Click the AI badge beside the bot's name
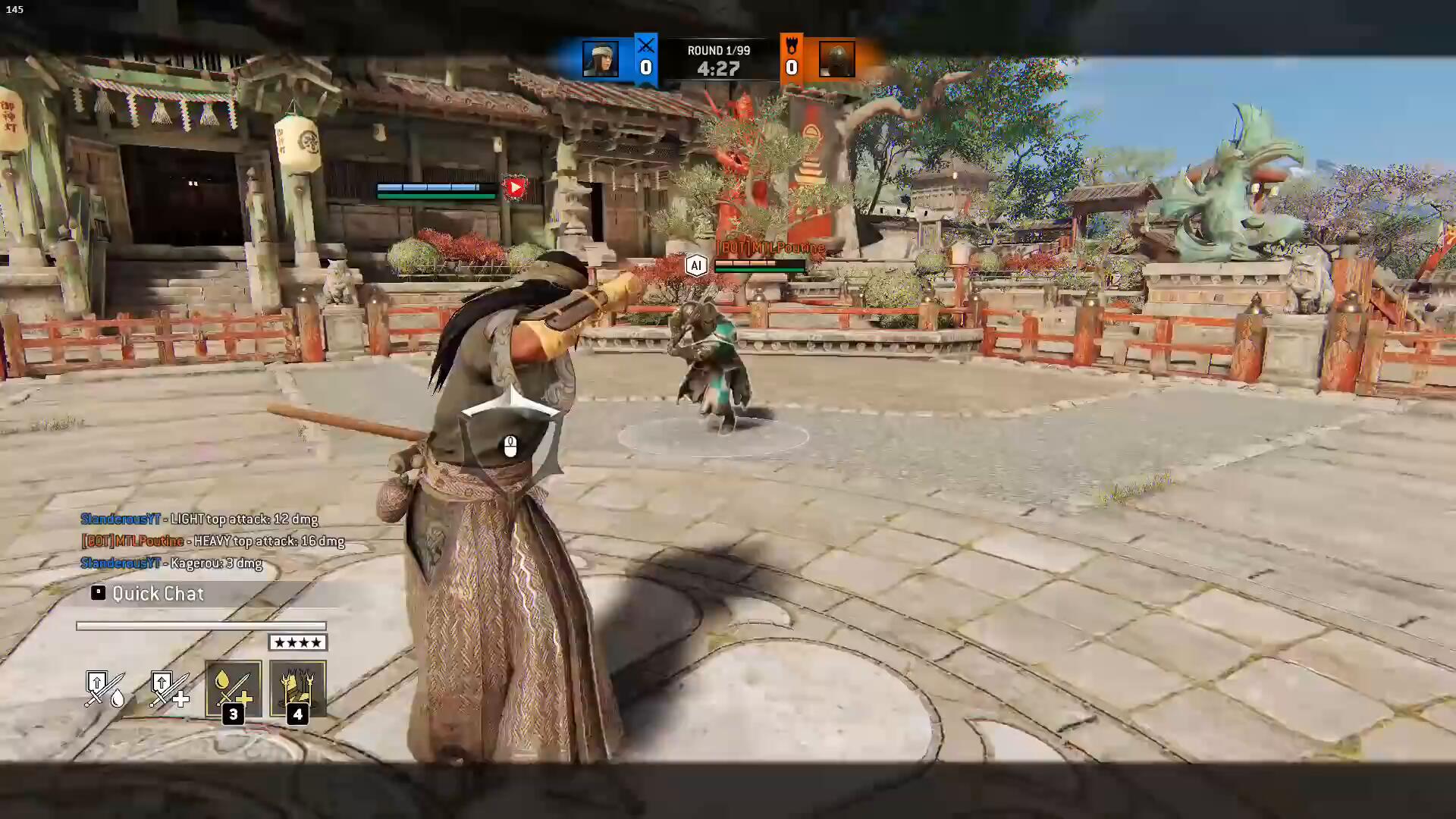The width and height of the screenshot is (1456, 819). (x=695, y=265)
